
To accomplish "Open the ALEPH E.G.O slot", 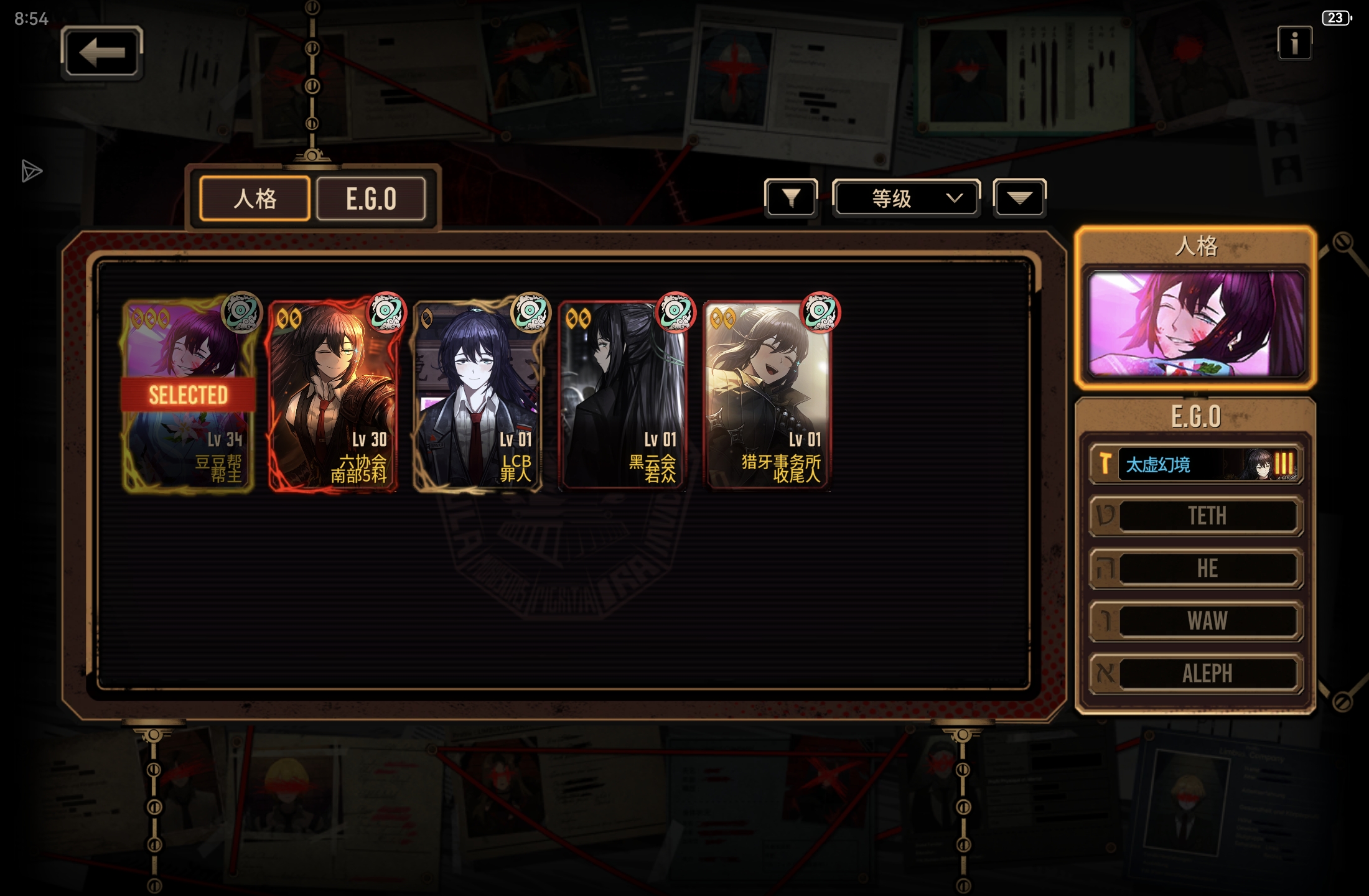I will (x=1195, y=673).
